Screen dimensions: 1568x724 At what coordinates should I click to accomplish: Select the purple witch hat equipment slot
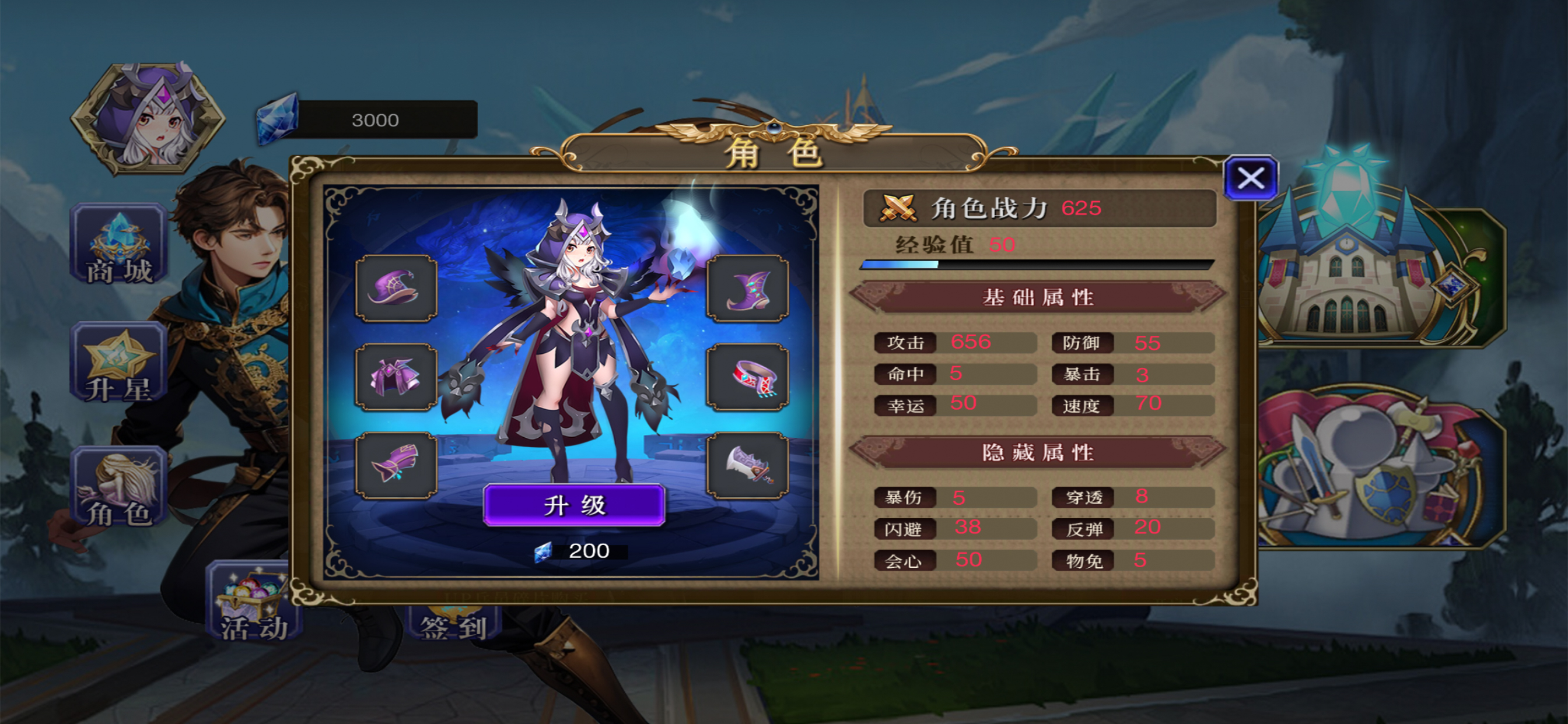pos(395,288)
